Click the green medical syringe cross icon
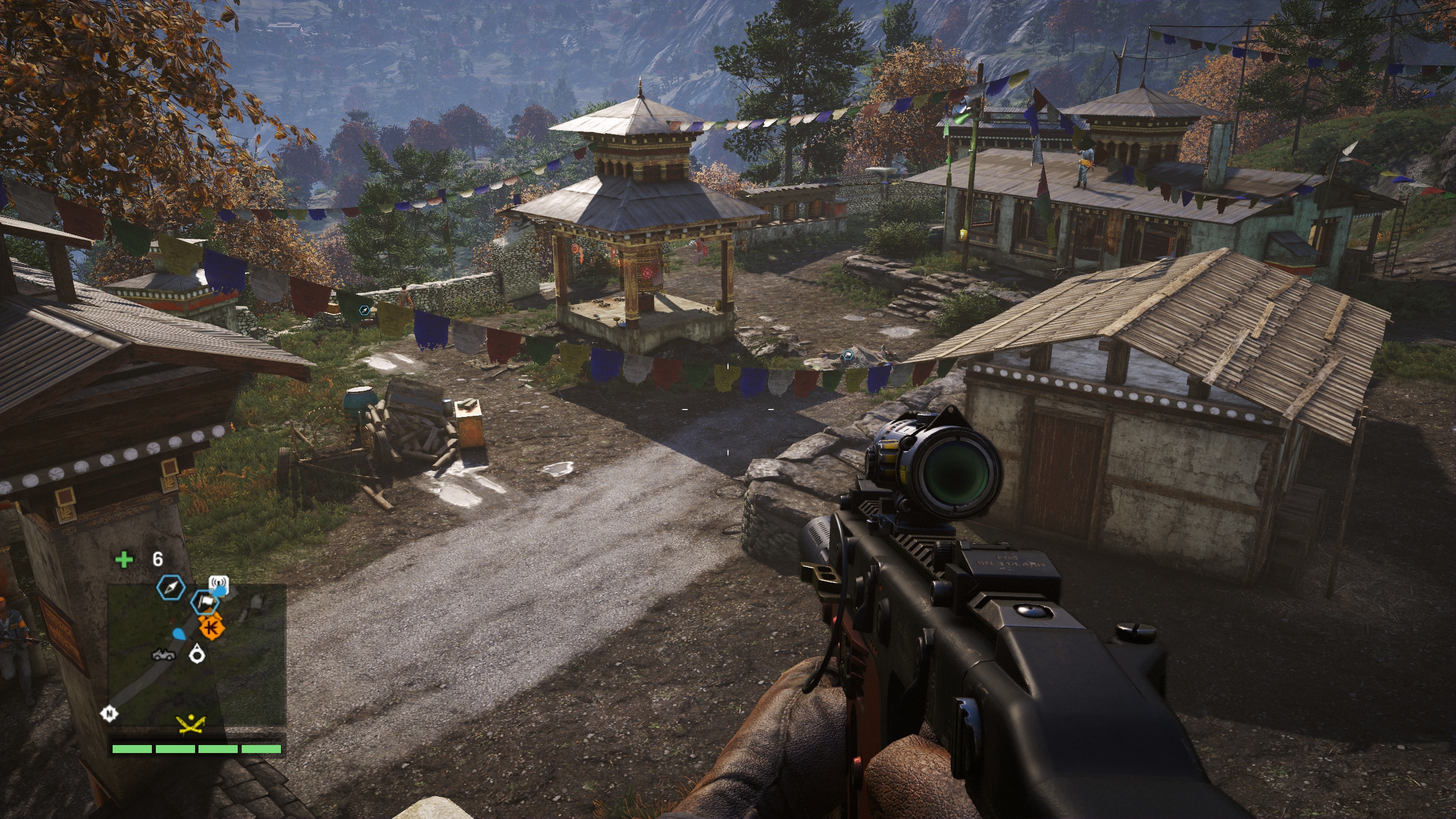Viewport: 1456px width, 819px height. point(124,560)
